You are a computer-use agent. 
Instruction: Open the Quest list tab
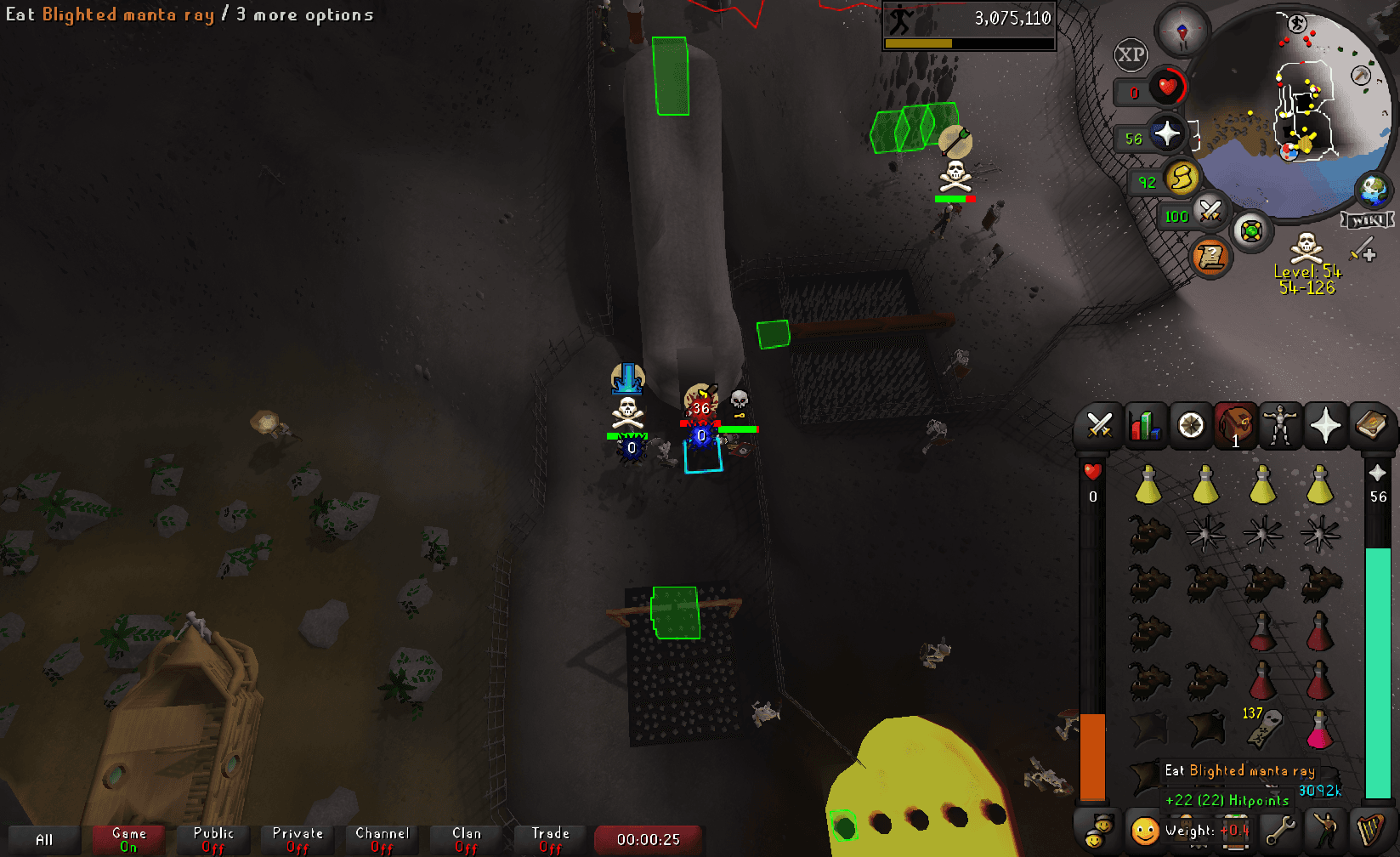tap(1191, 425)
